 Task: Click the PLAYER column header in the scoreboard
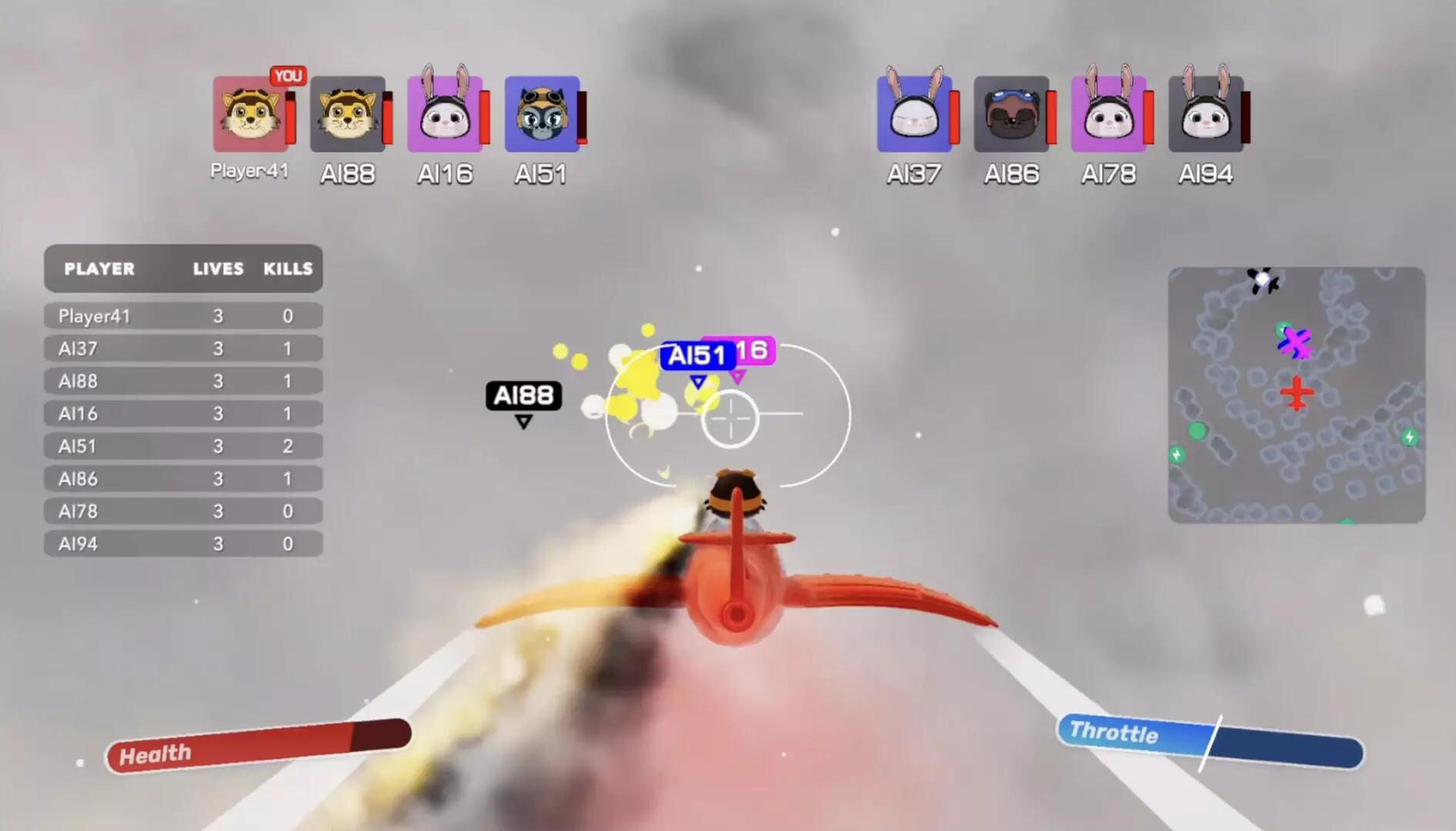100,269
